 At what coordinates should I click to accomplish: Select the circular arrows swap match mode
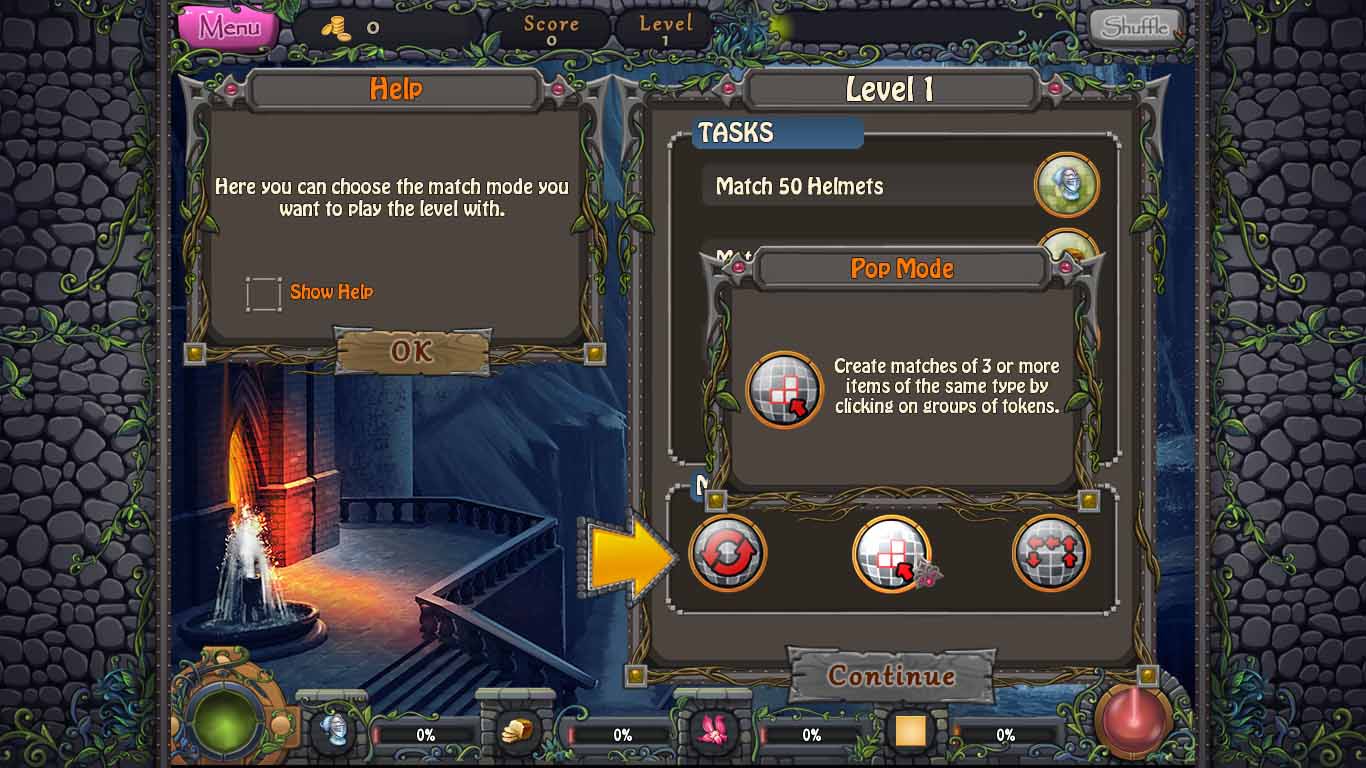point(727,553)
